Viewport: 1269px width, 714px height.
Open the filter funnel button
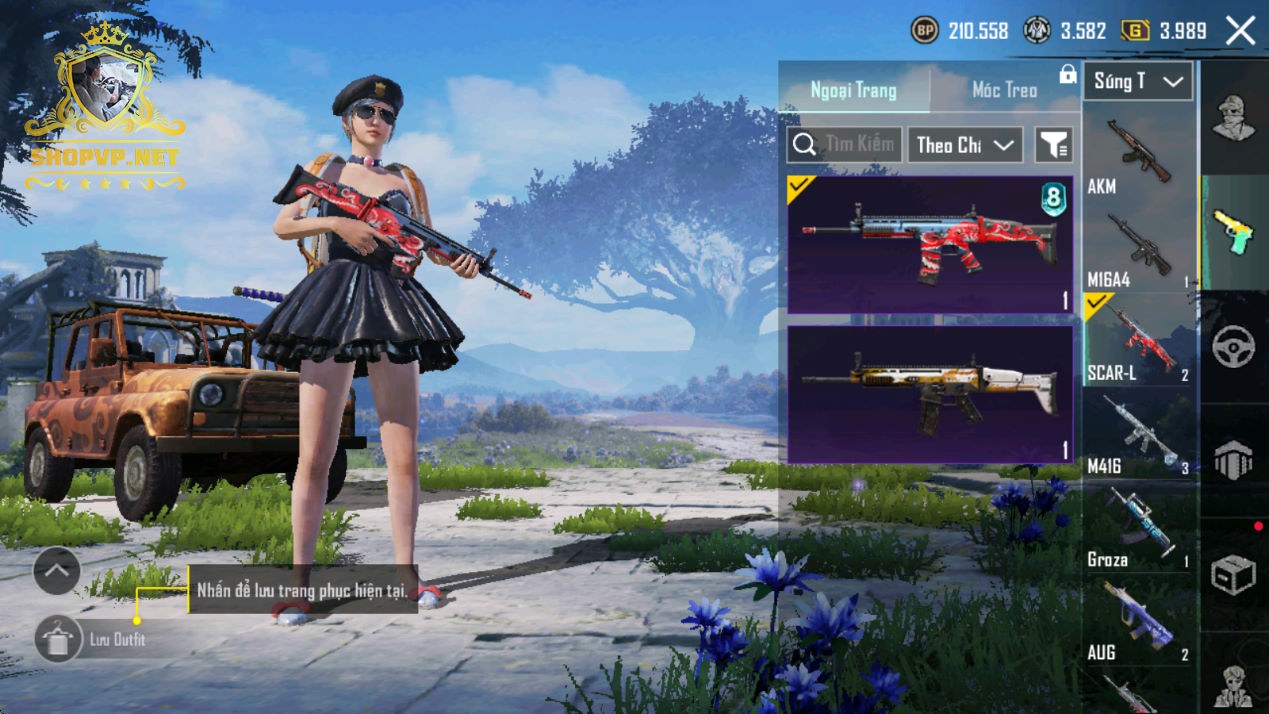click(1053, 145)
